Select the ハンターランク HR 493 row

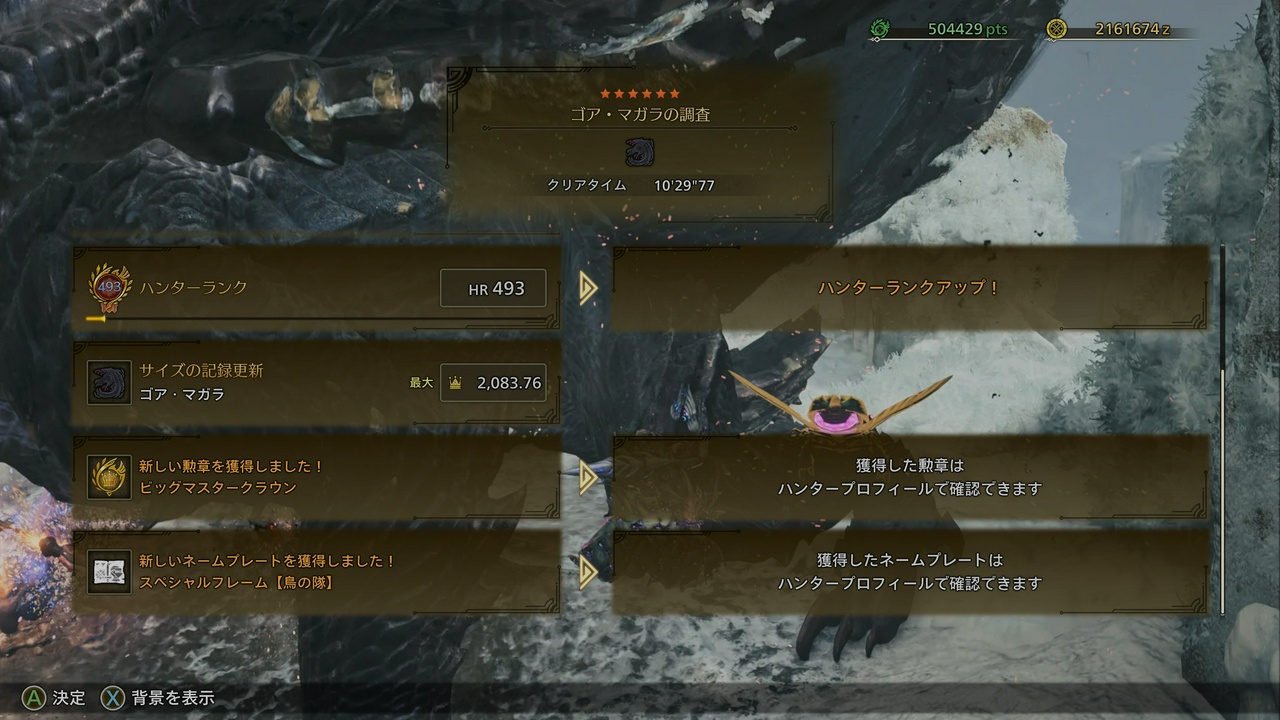click(x=316, y=288)
